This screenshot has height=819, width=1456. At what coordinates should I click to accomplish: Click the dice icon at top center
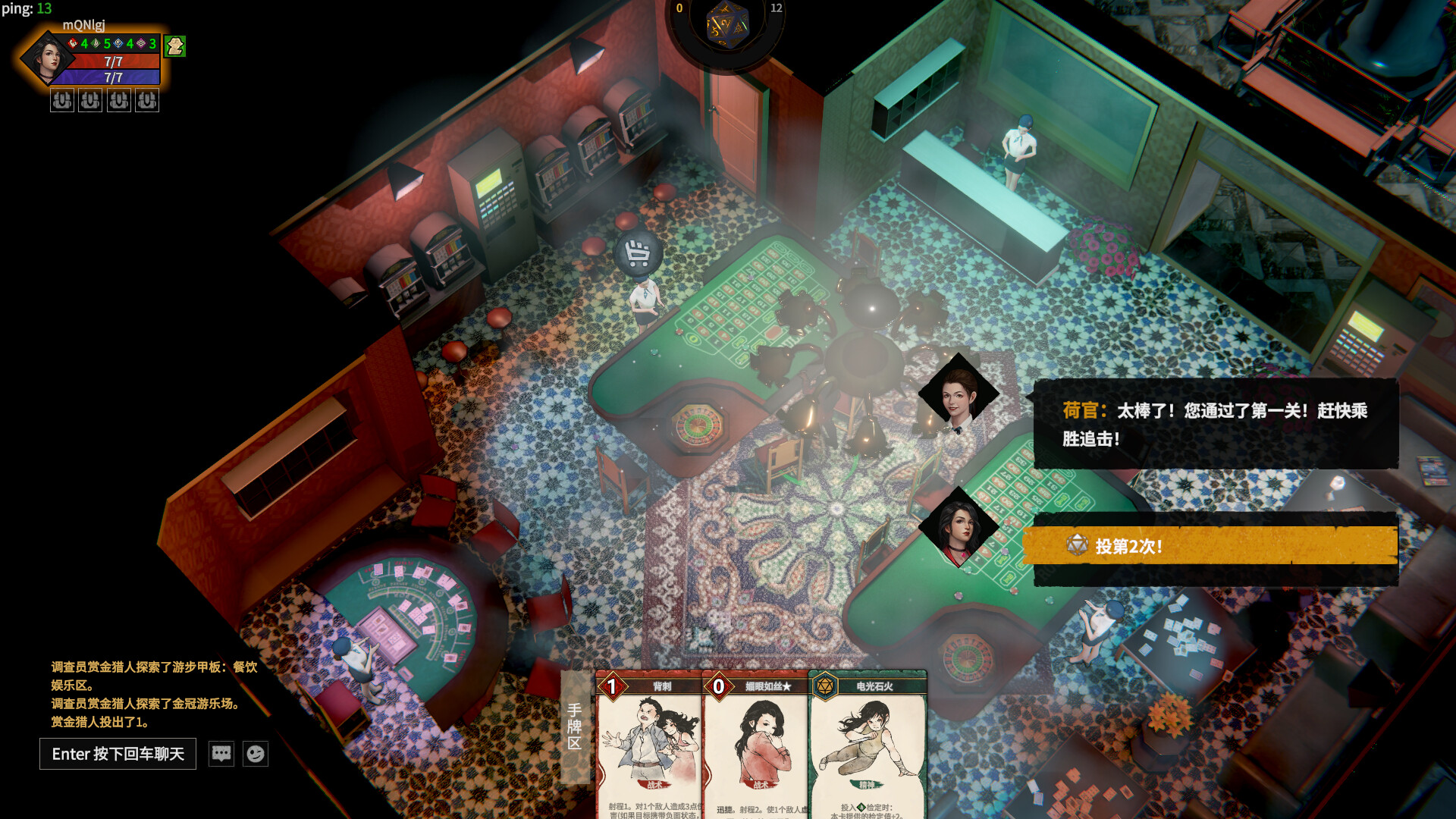point(727,25)
